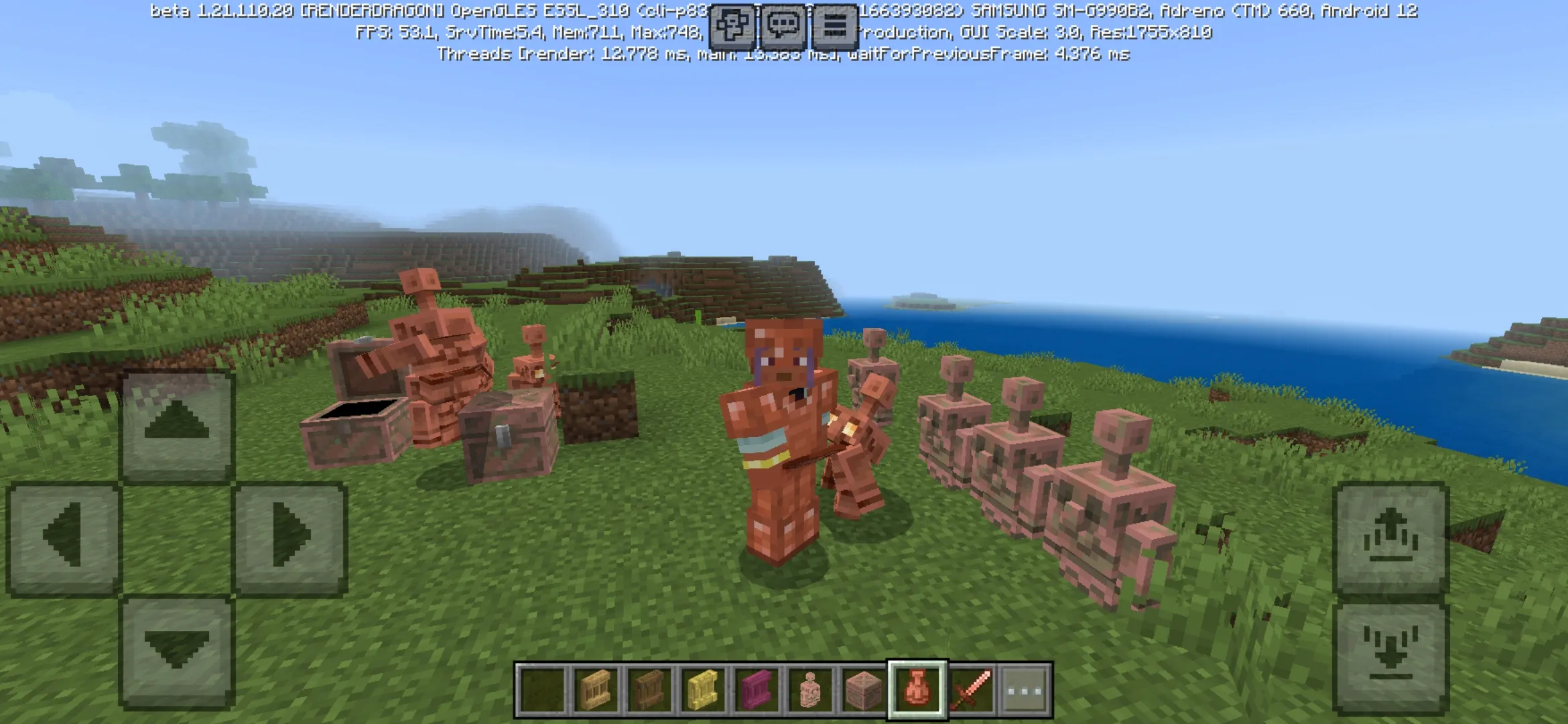Select the copper sword hotbar slot

(x=971, y=689)
